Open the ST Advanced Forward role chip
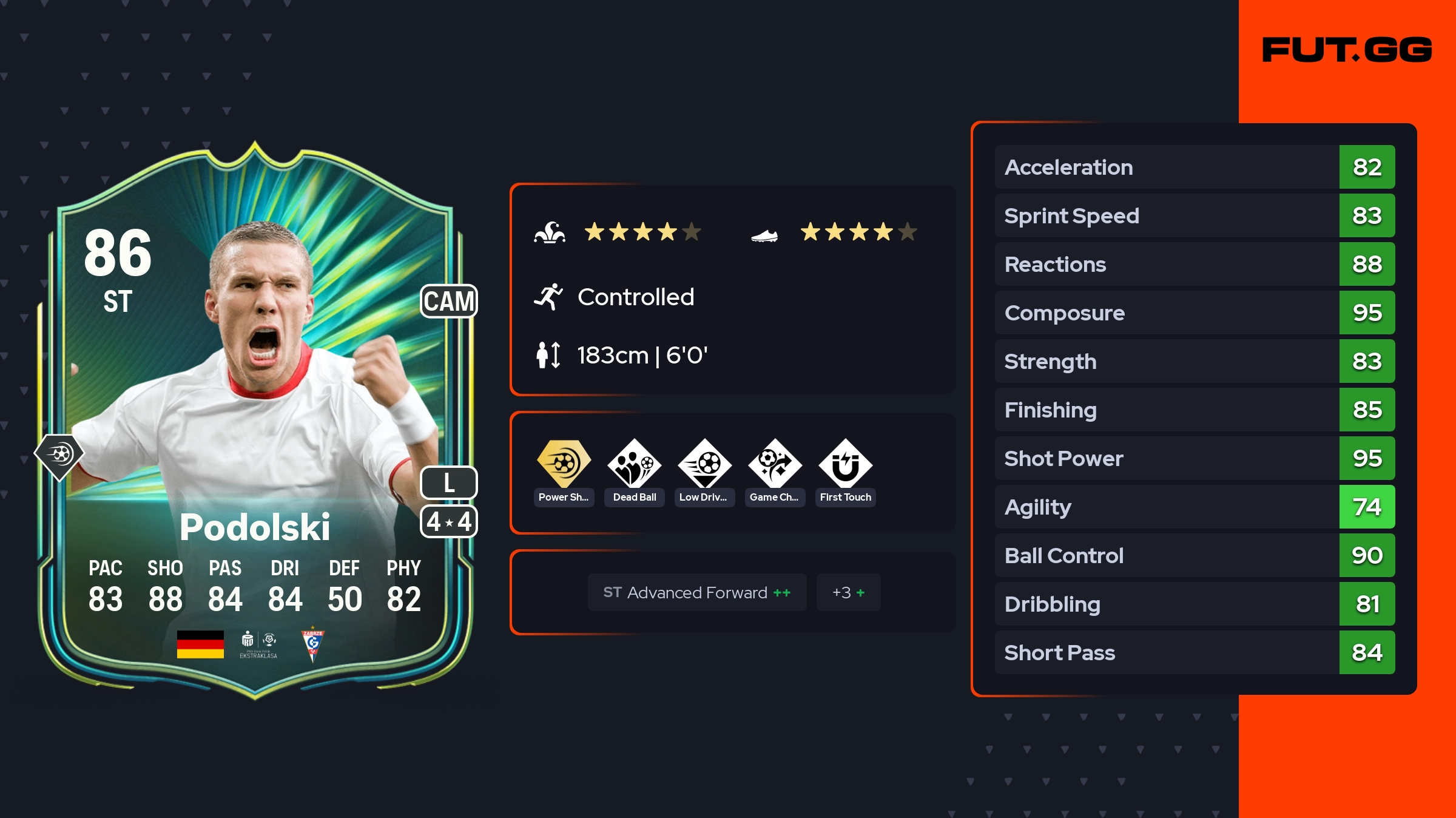Screen dimensions: 1456x818 [x=697, y=592]
